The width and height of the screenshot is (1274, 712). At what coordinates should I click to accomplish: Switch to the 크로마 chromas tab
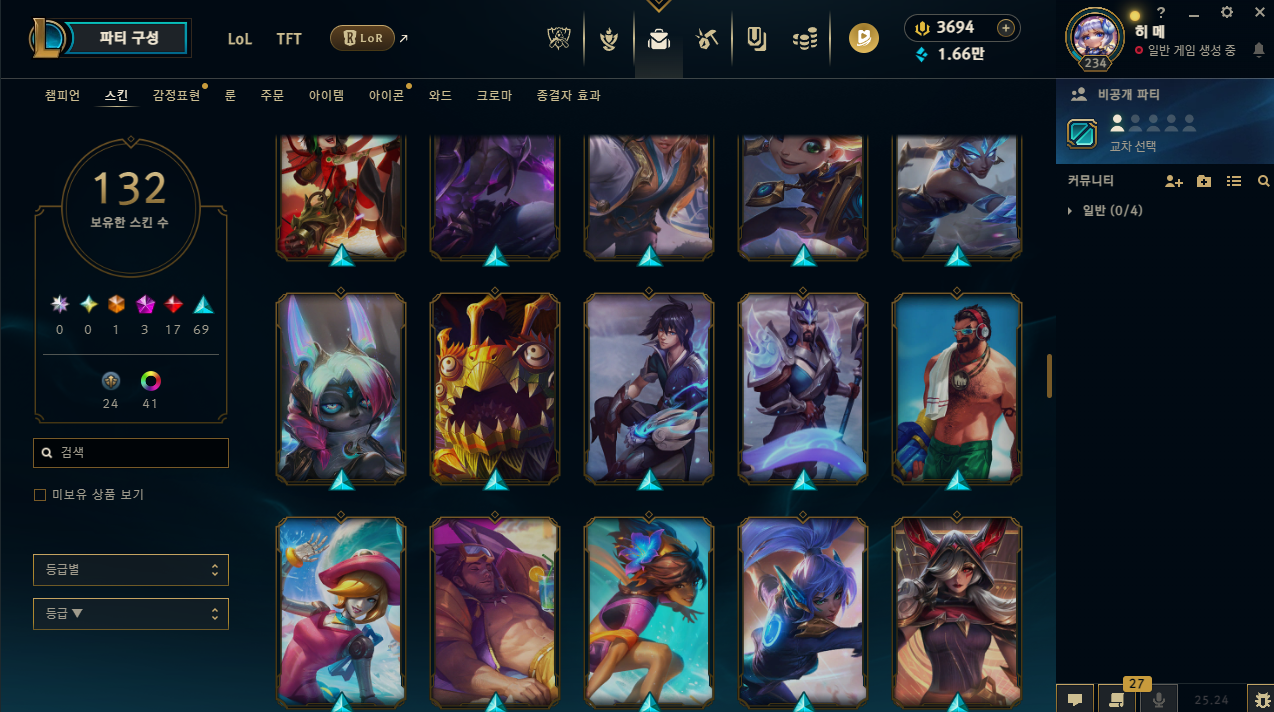[494, 96]
